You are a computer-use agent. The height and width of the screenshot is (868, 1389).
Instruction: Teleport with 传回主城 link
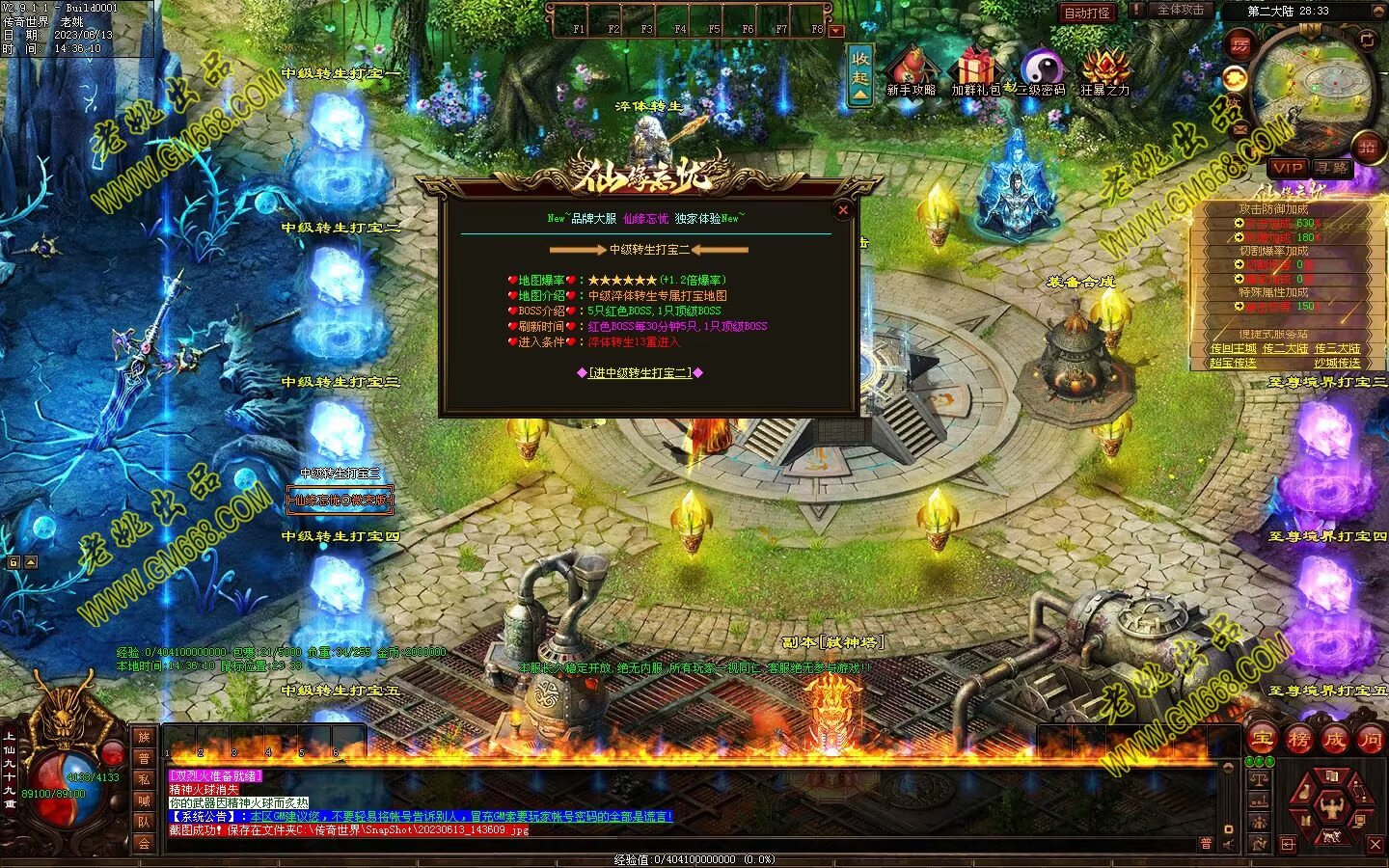[1233, 348]
